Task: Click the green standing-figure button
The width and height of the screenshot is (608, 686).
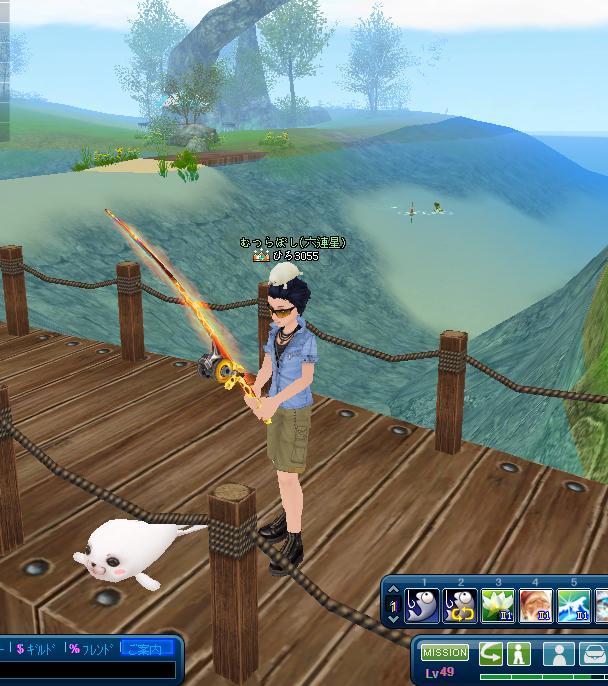Action: pyautogui.click(x=518, y=654)
